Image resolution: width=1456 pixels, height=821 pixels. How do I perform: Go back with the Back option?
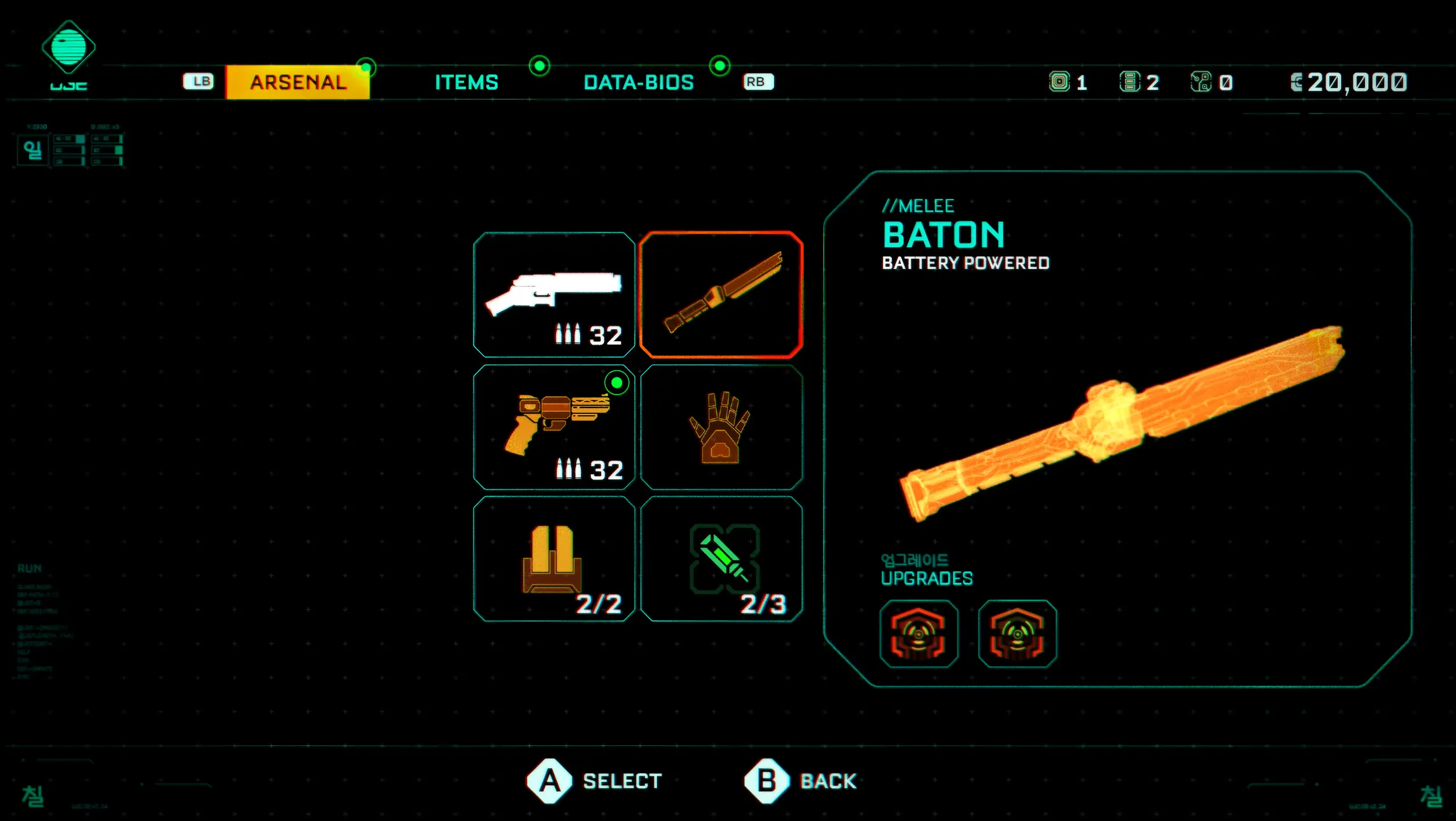(801, 781)
